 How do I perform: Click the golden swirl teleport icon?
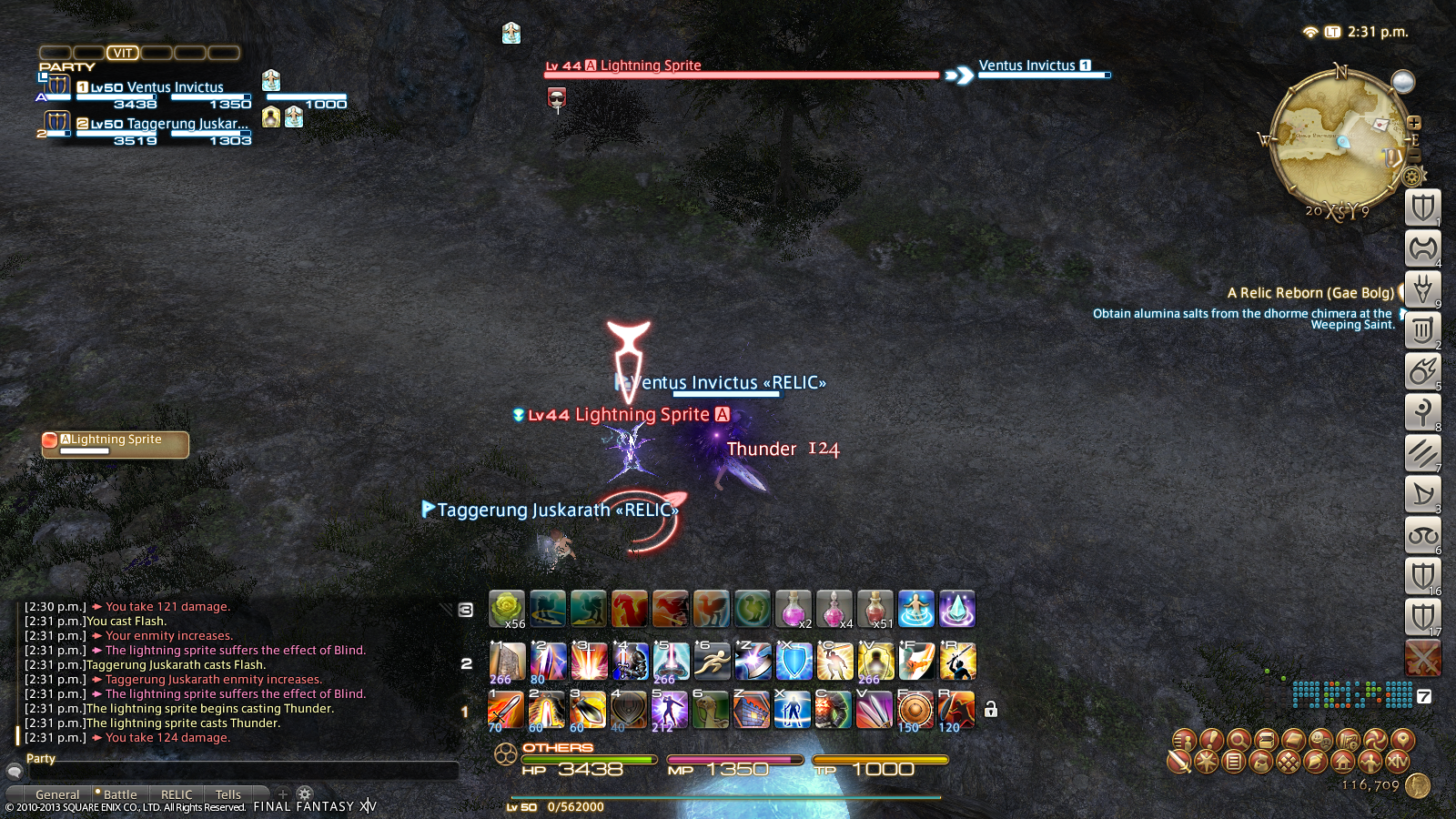[1376, 739]
